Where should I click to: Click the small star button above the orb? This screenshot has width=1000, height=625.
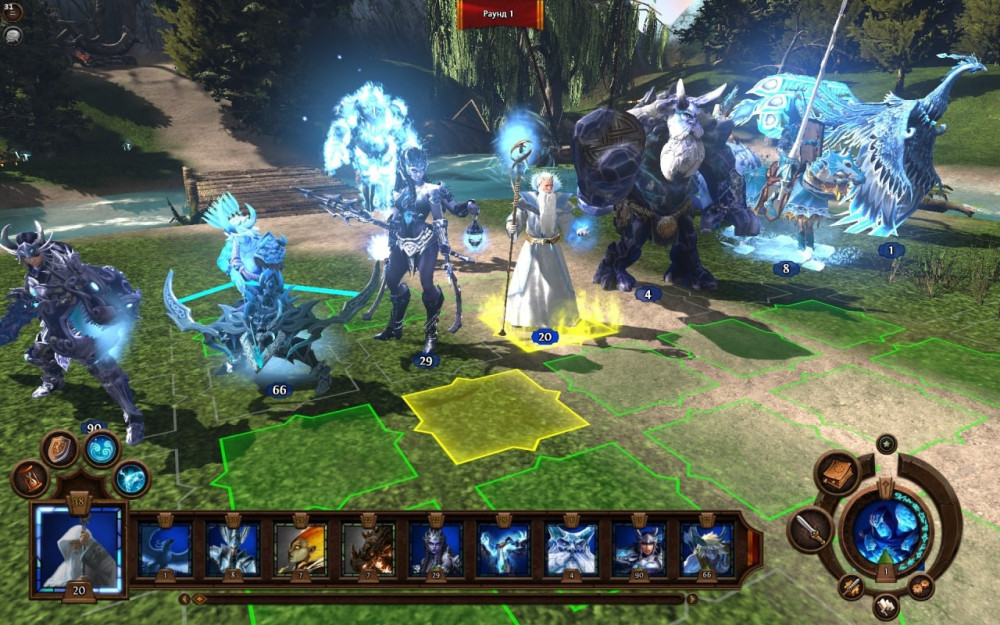886,443
